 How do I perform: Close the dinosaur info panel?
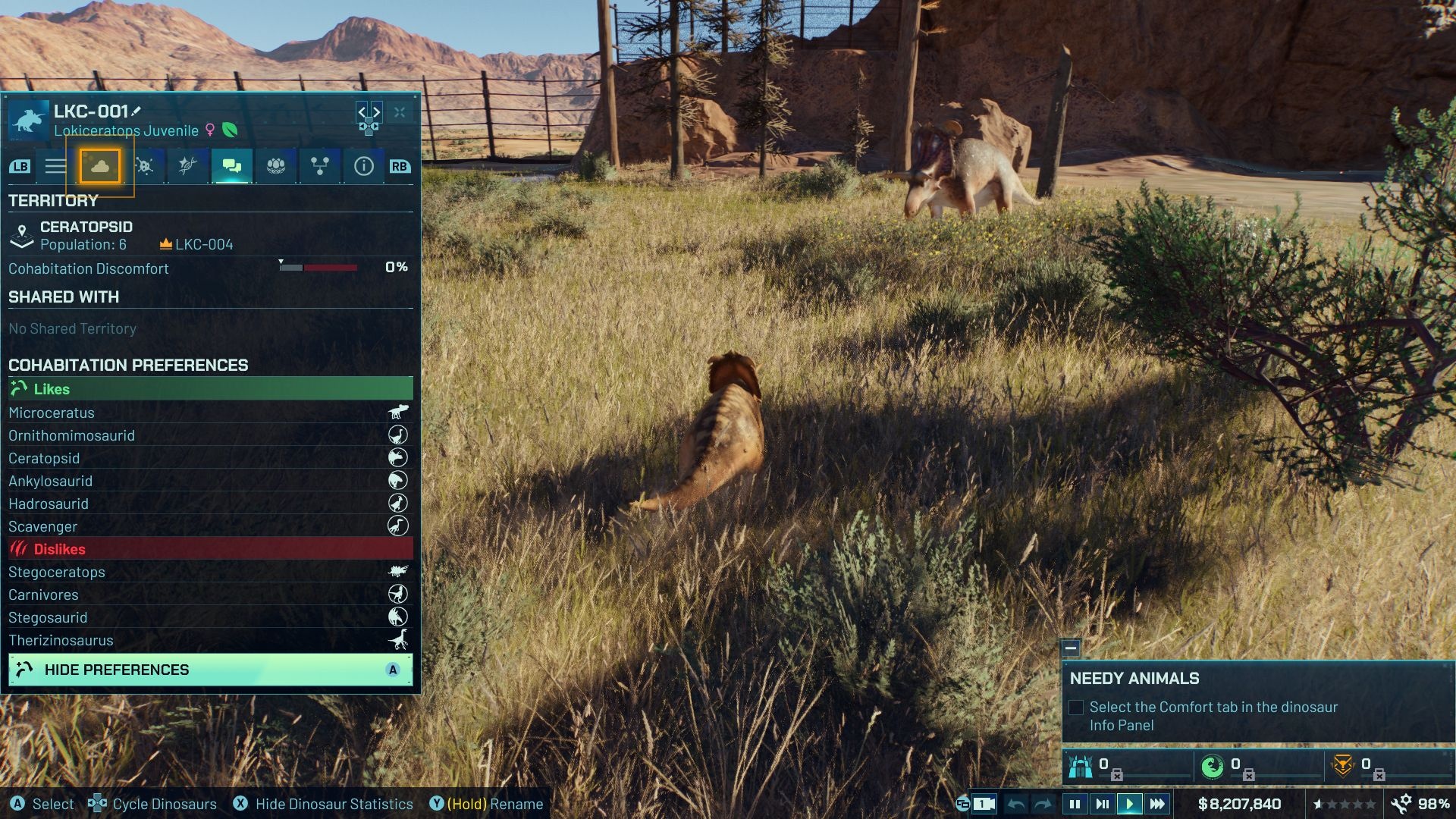coord(400,112)
